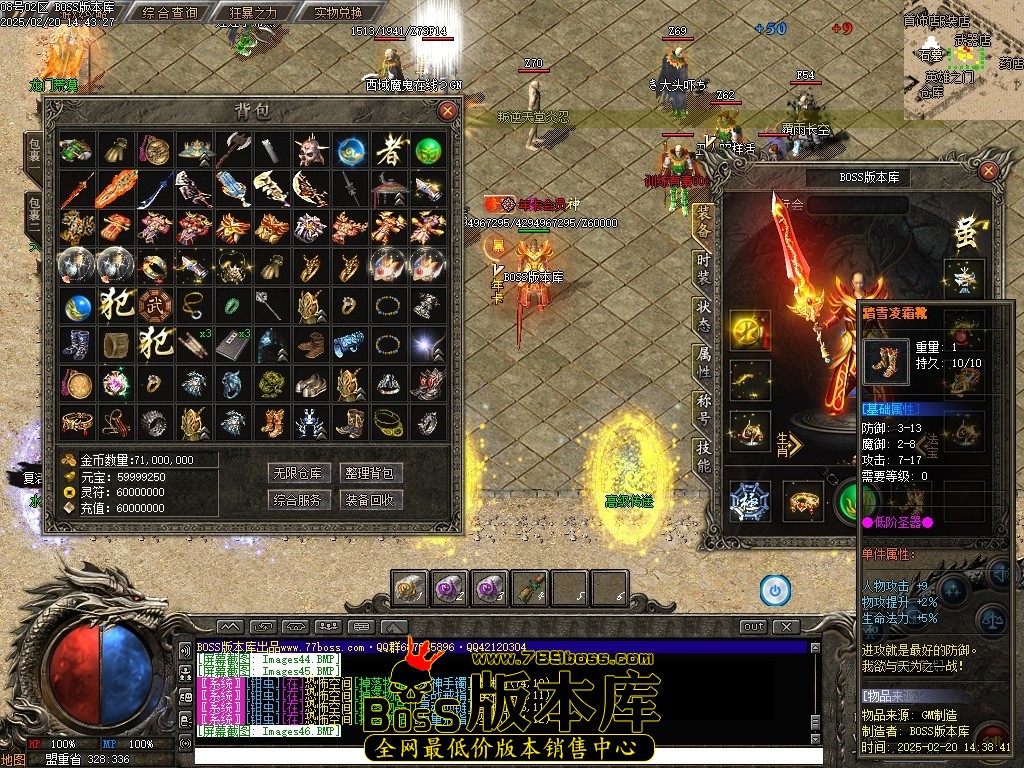Open the 状态 status tab

(x=704, y=314)
